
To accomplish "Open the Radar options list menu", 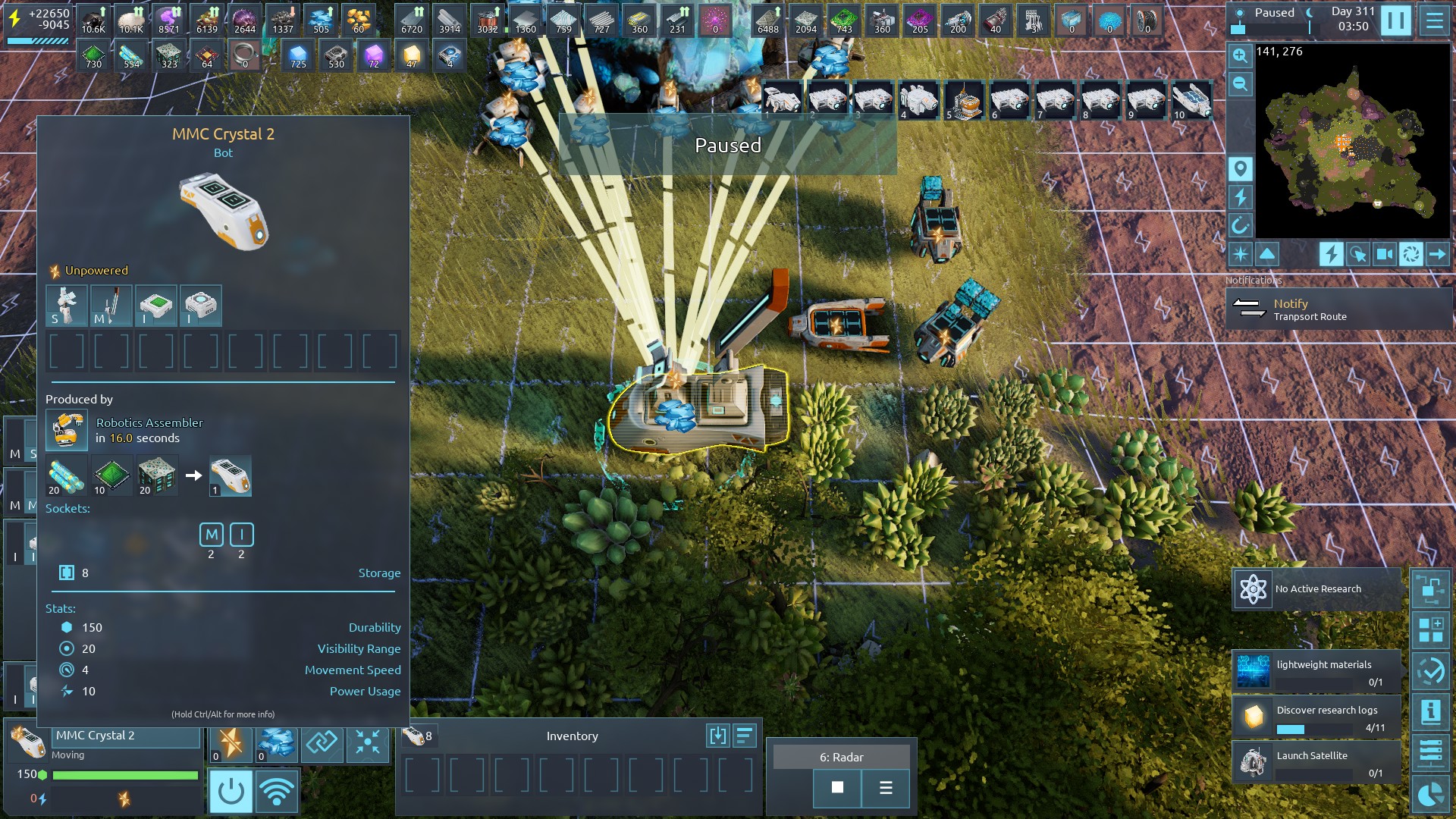I will coord(886,788).
